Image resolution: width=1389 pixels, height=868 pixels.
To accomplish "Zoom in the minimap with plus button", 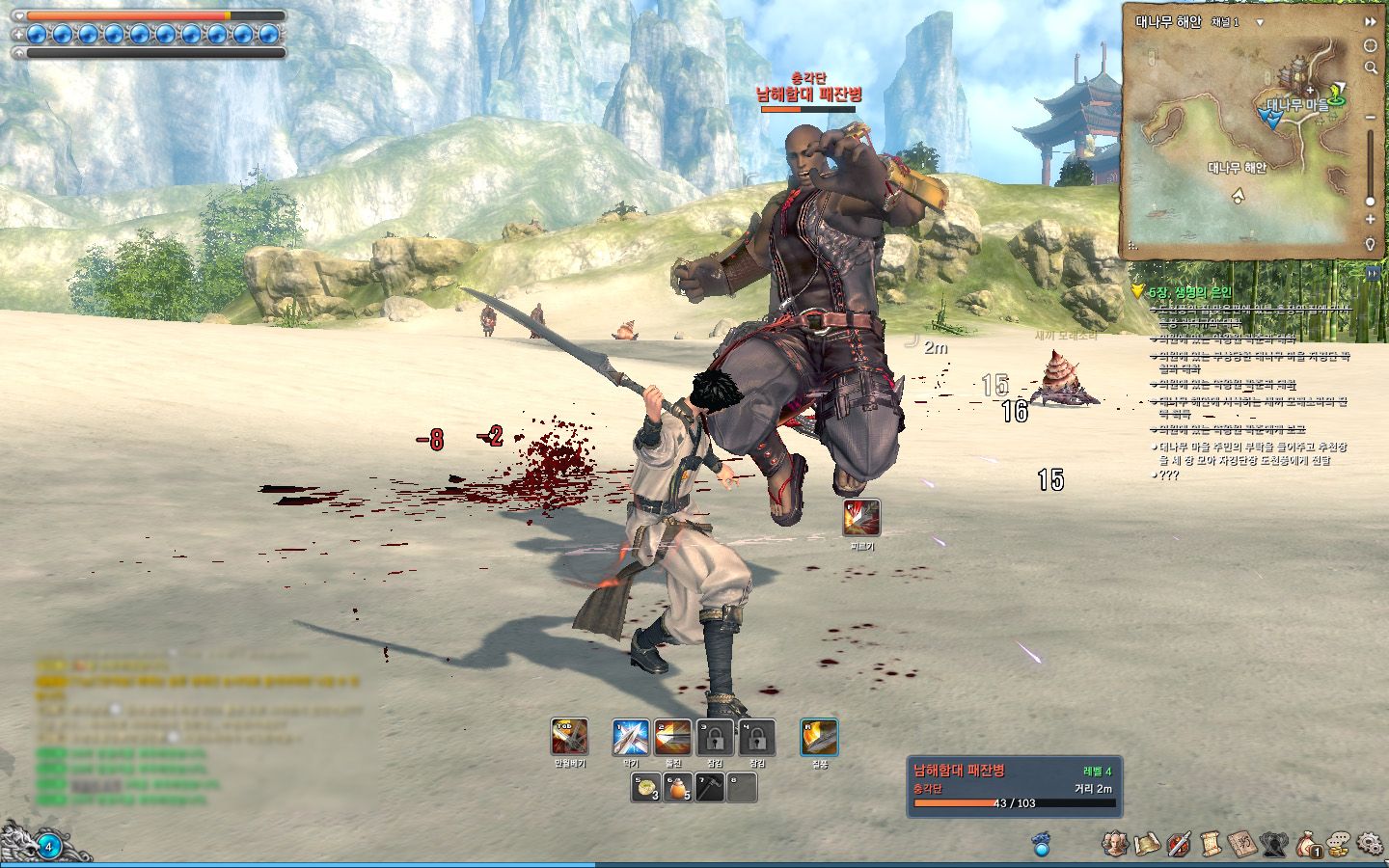I will tap(1370, 220).
